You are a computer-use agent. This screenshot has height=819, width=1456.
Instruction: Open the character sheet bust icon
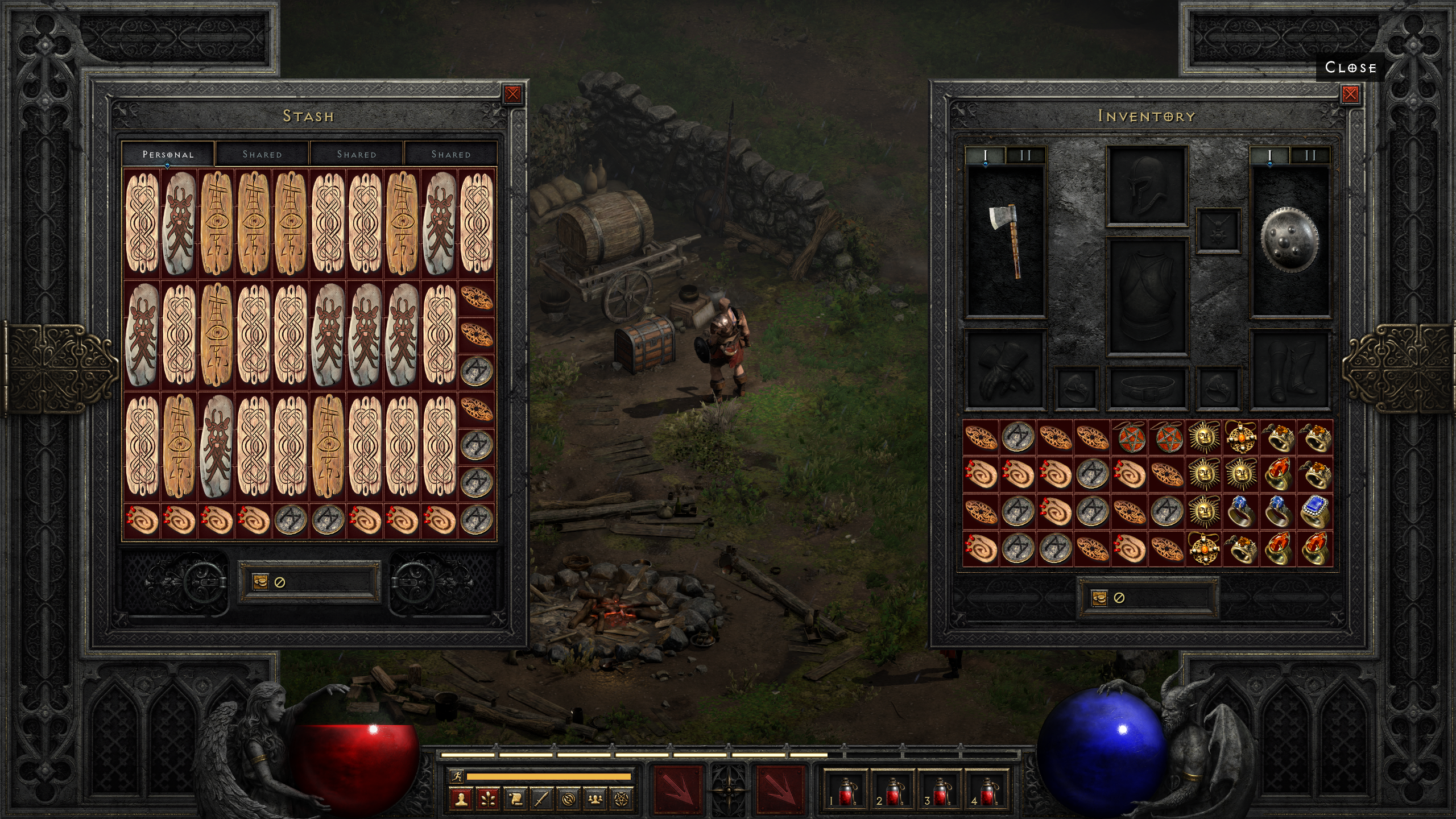pos(461,800)
